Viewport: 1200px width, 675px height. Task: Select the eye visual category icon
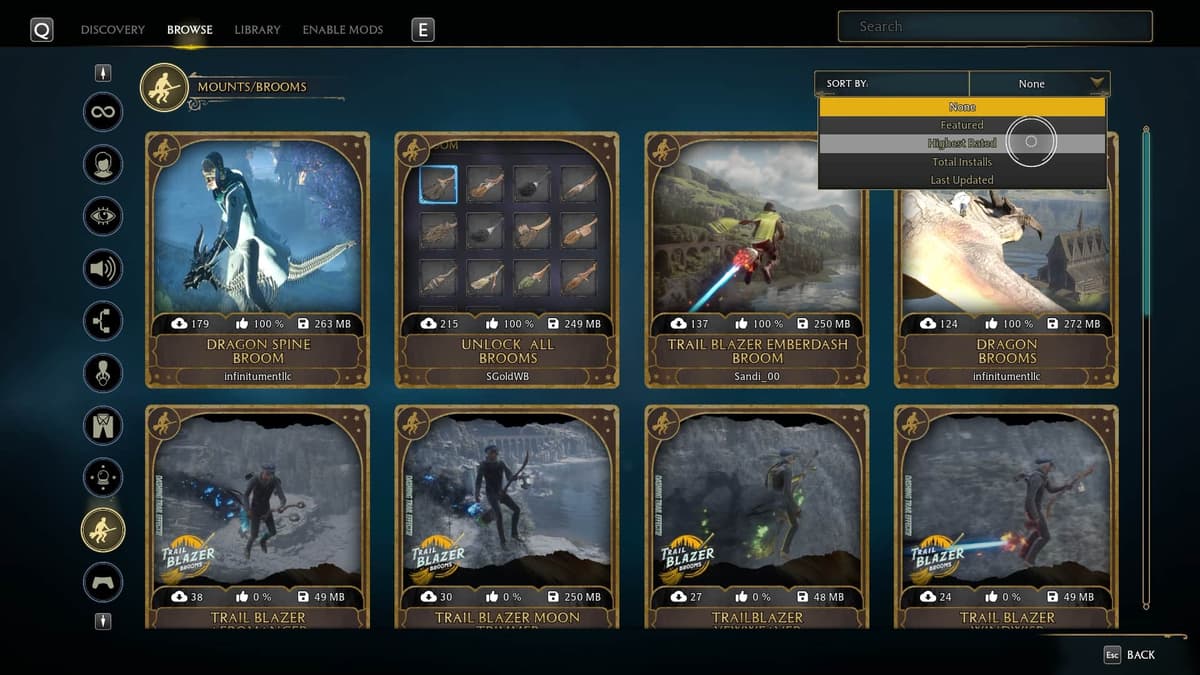pos(103,216)
